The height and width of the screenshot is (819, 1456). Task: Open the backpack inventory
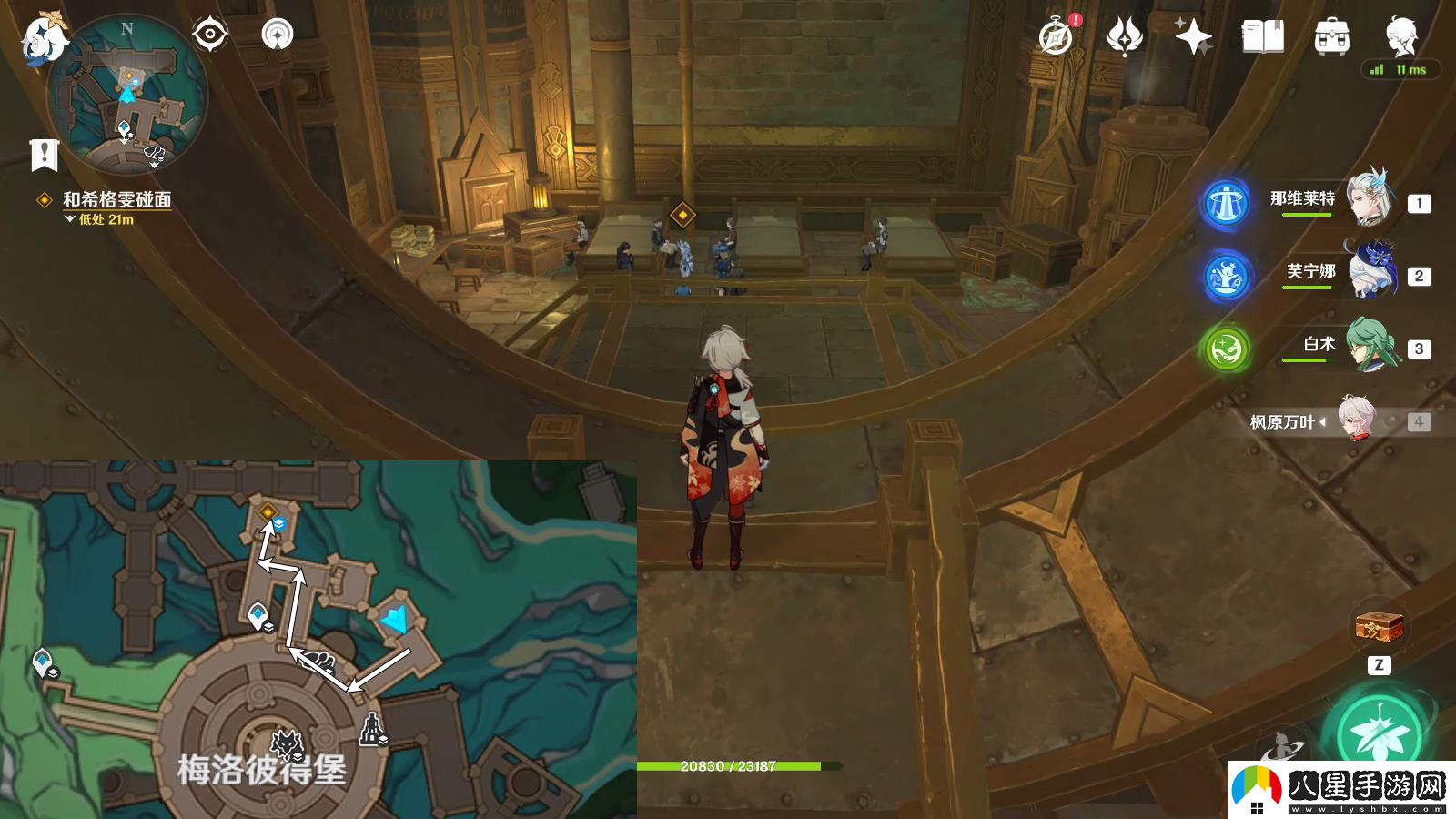point(1331,37)
